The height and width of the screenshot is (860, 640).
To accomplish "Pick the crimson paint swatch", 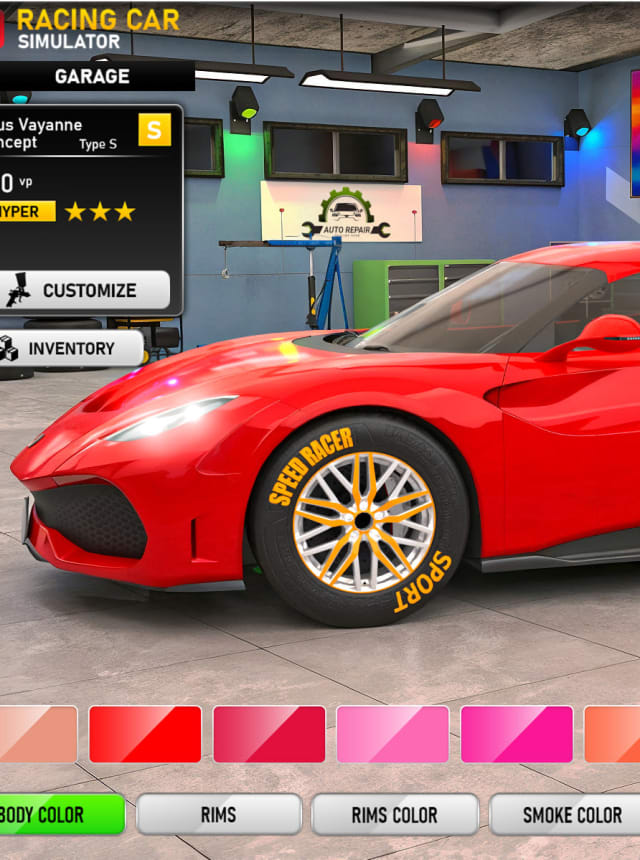I will 269,734.
